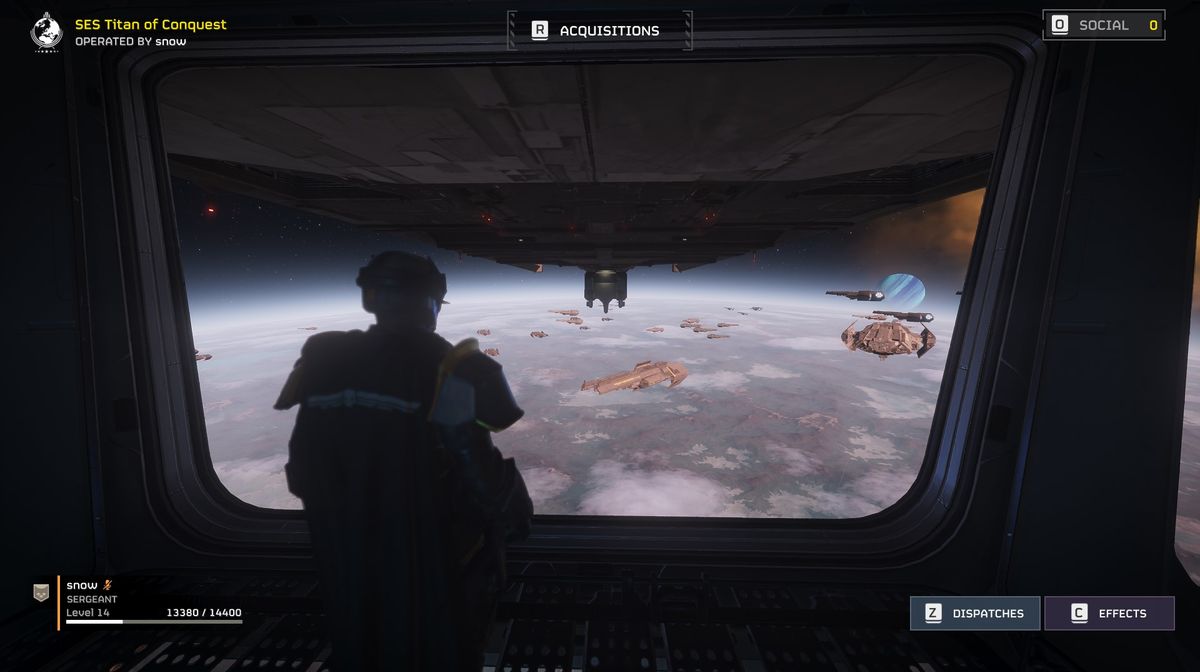Viewport: 1200px width, 672px height.
Task: Open the Acquisitions menu
Action: pos(599,30)
